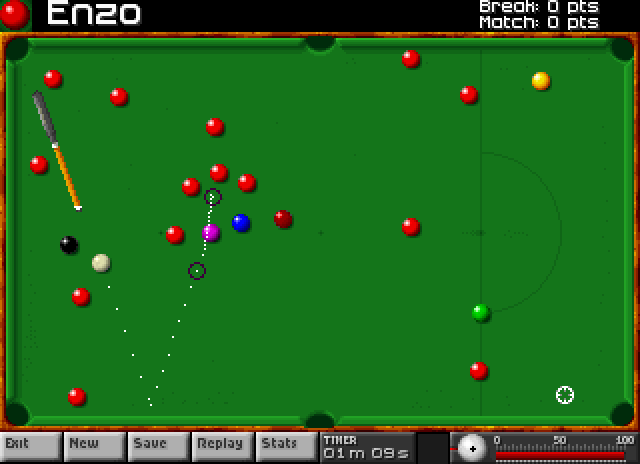Adjust the shot power bar
Viewport: 640px width, 464px height.
pyautogui.click(x=560, y=454)
